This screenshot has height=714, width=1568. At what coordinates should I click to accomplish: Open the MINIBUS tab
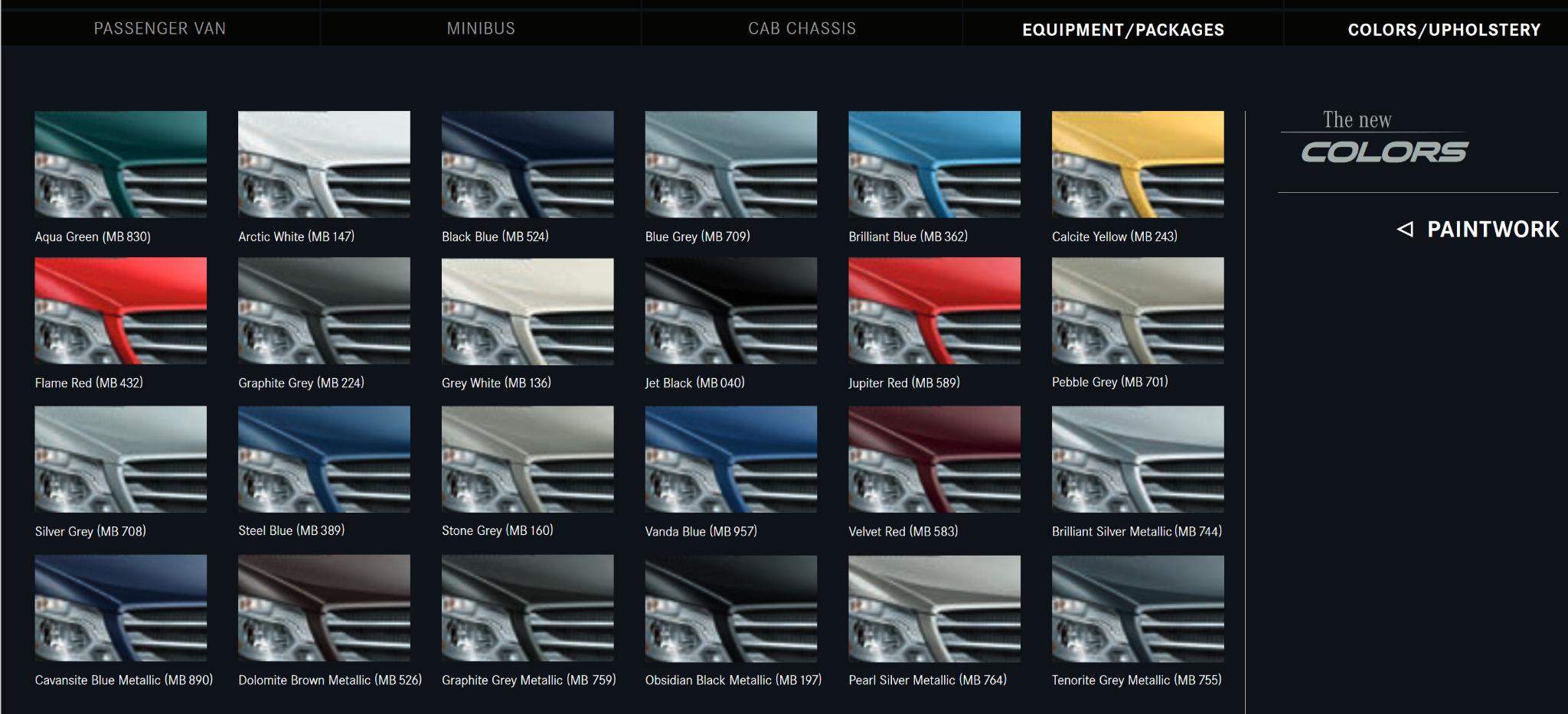pos(480,29)
